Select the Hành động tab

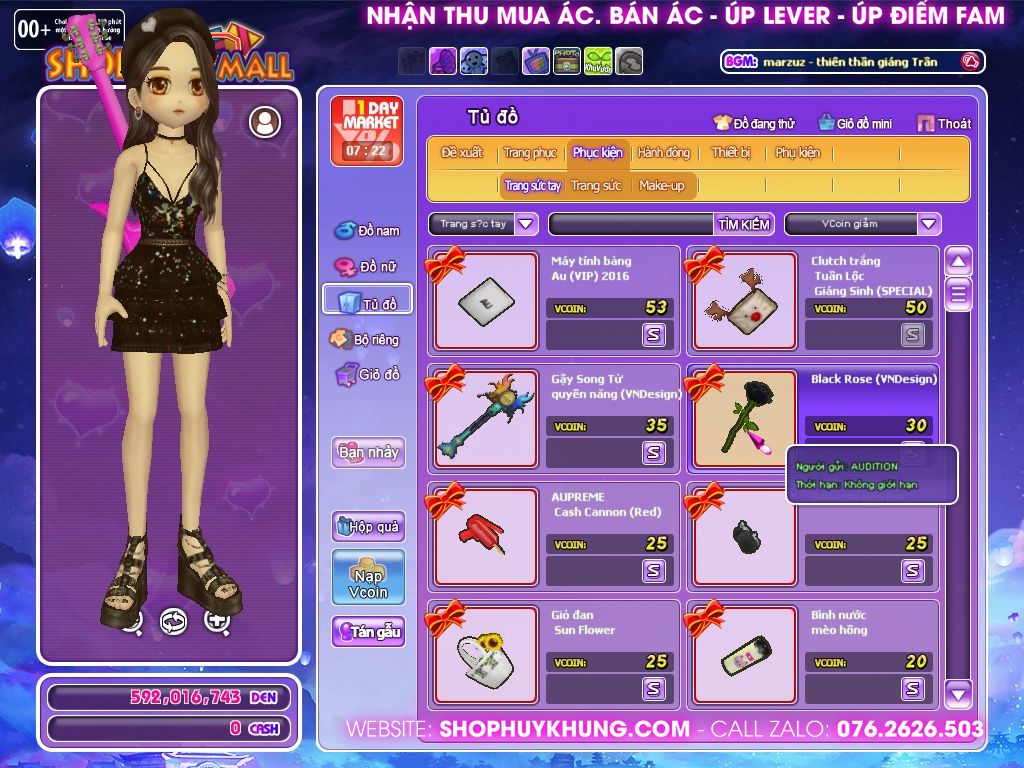[x=663, y=153]
